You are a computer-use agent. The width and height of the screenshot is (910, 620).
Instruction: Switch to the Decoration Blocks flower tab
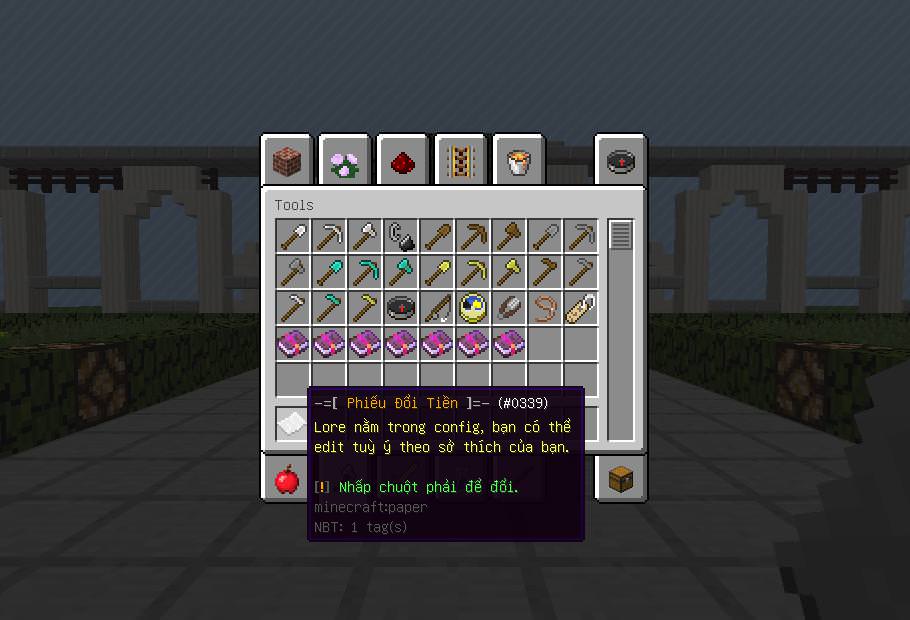tap(345, 161)
